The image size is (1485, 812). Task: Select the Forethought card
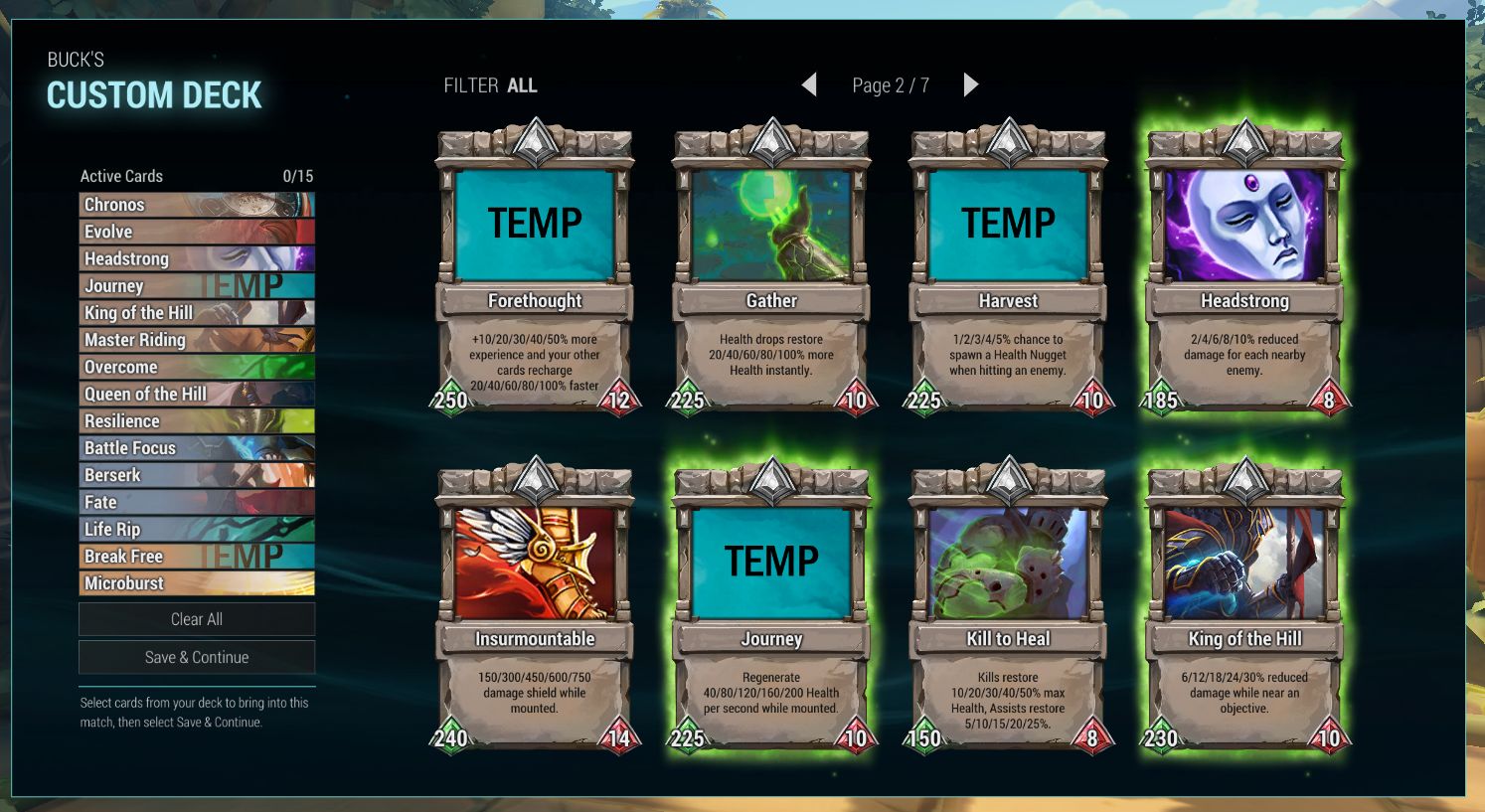pos(535,268)
